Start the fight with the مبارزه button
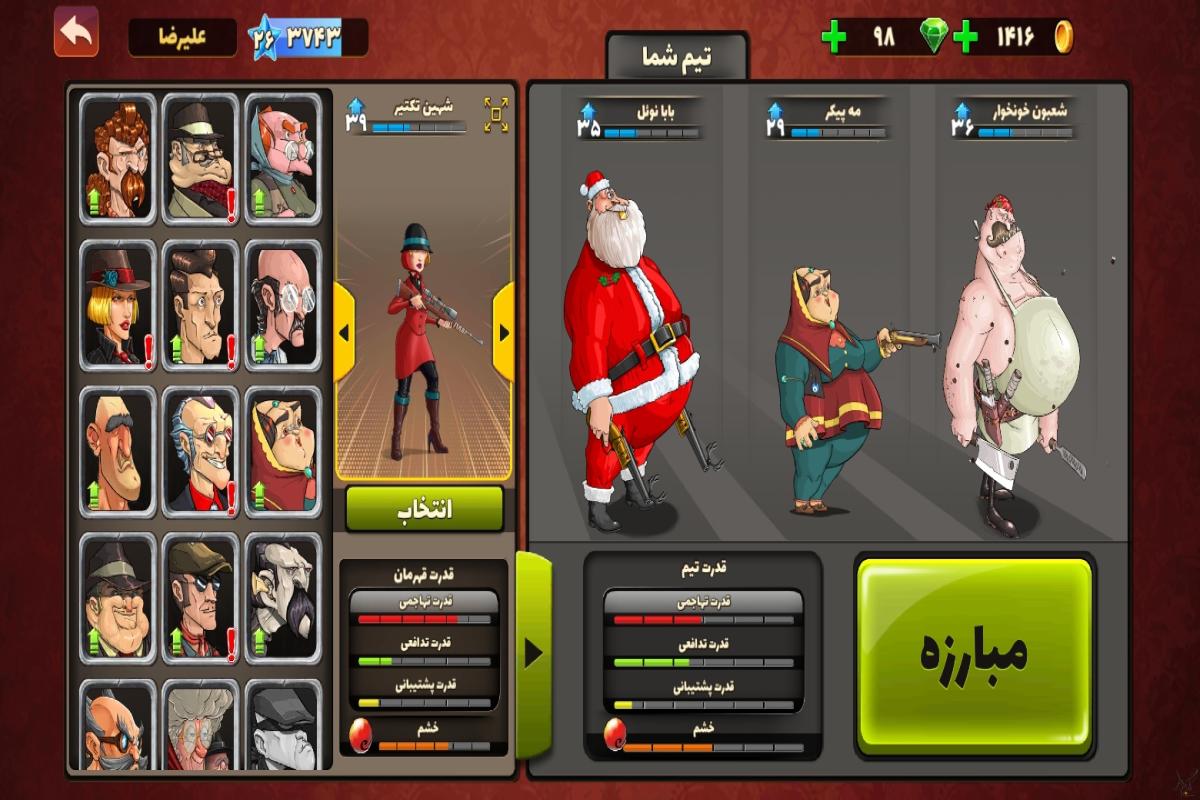This screenshot has height=800, width=1200. [974, 655]
